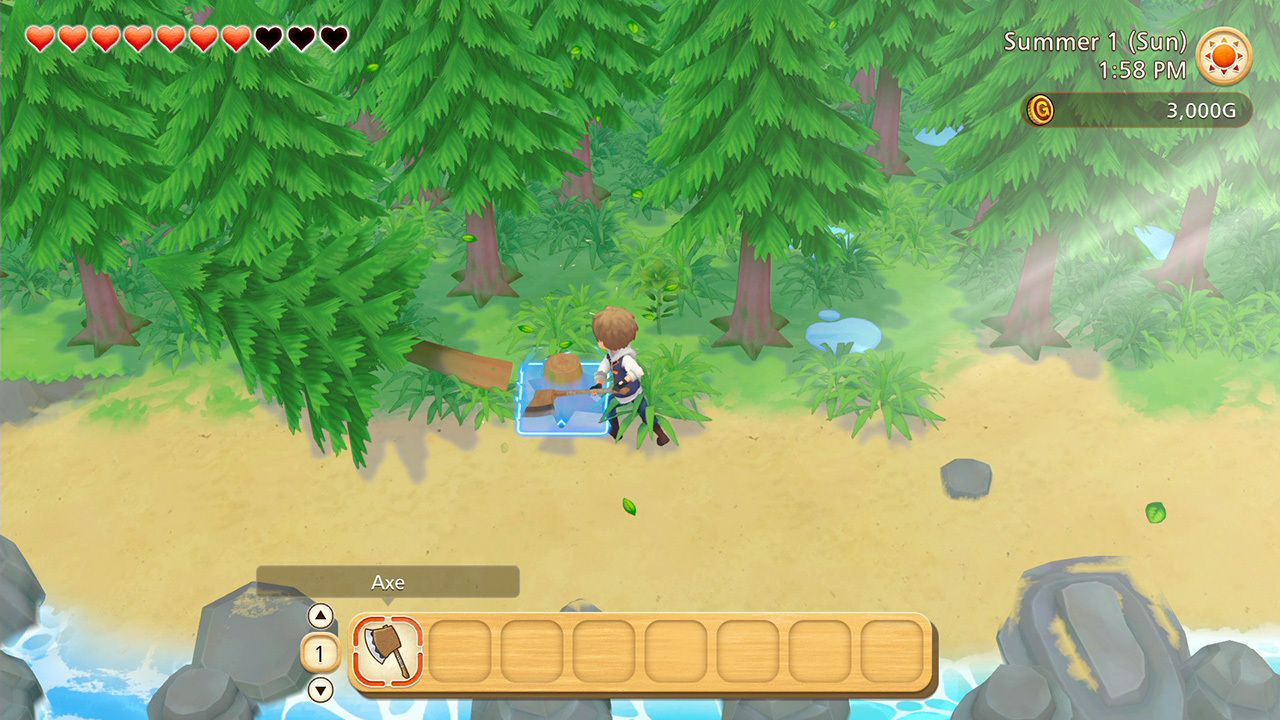
Task: Click the down arrow below the hotbar number
Action: point(322,689)
